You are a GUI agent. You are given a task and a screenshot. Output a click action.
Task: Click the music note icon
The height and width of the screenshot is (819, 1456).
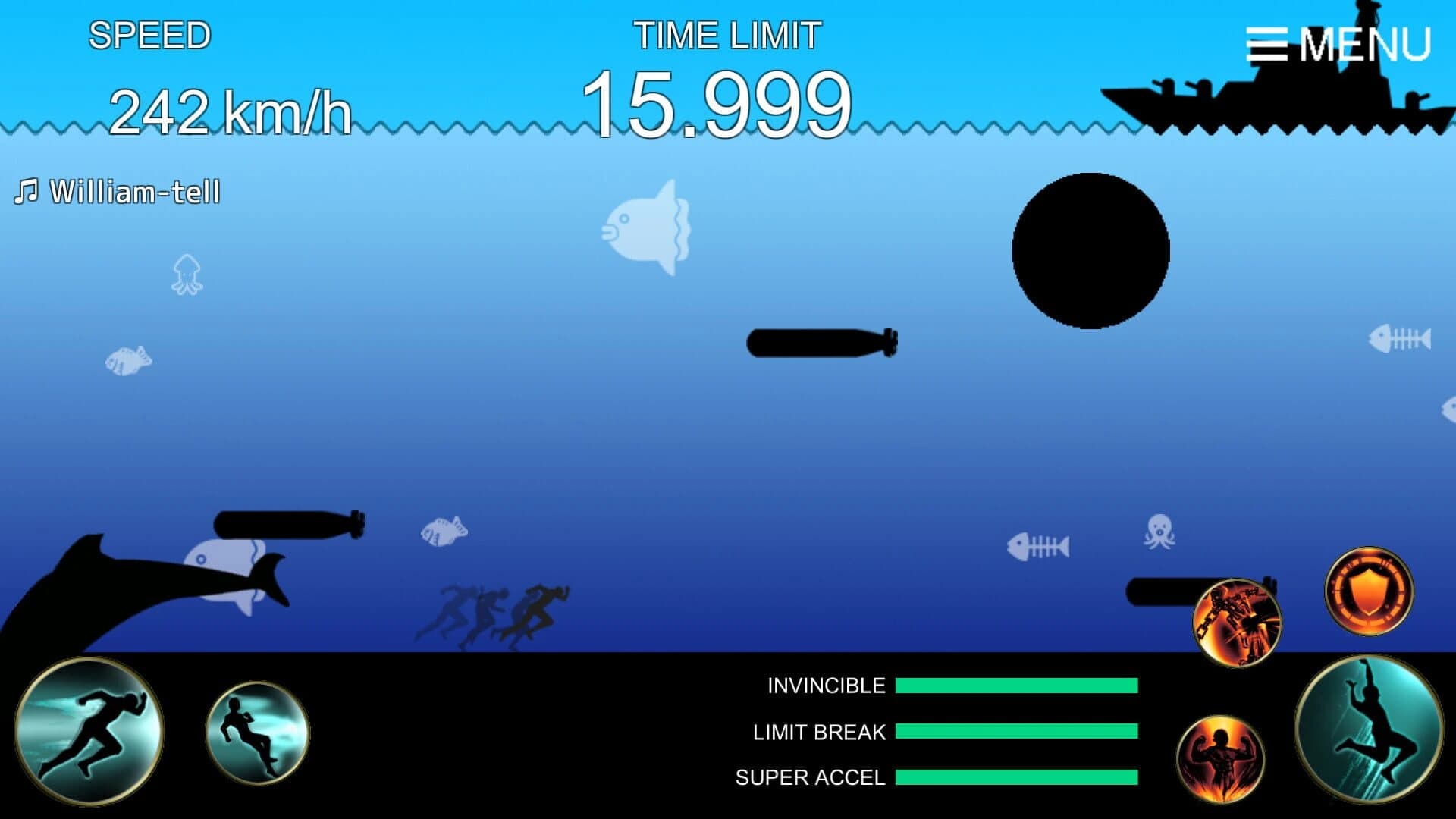tap(27, 190)
